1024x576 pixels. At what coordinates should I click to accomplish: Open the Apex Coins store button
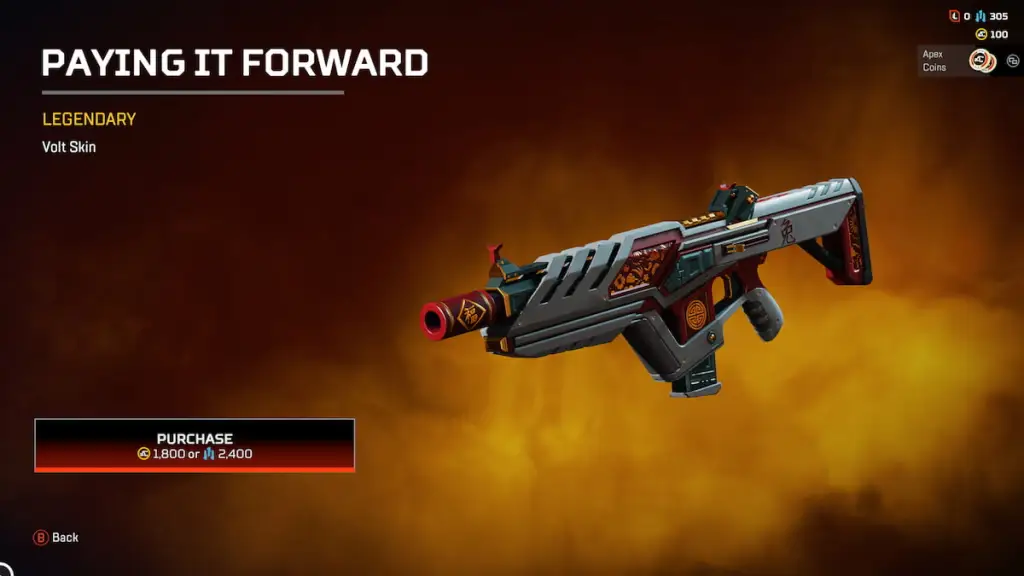(x=957, y=61)
